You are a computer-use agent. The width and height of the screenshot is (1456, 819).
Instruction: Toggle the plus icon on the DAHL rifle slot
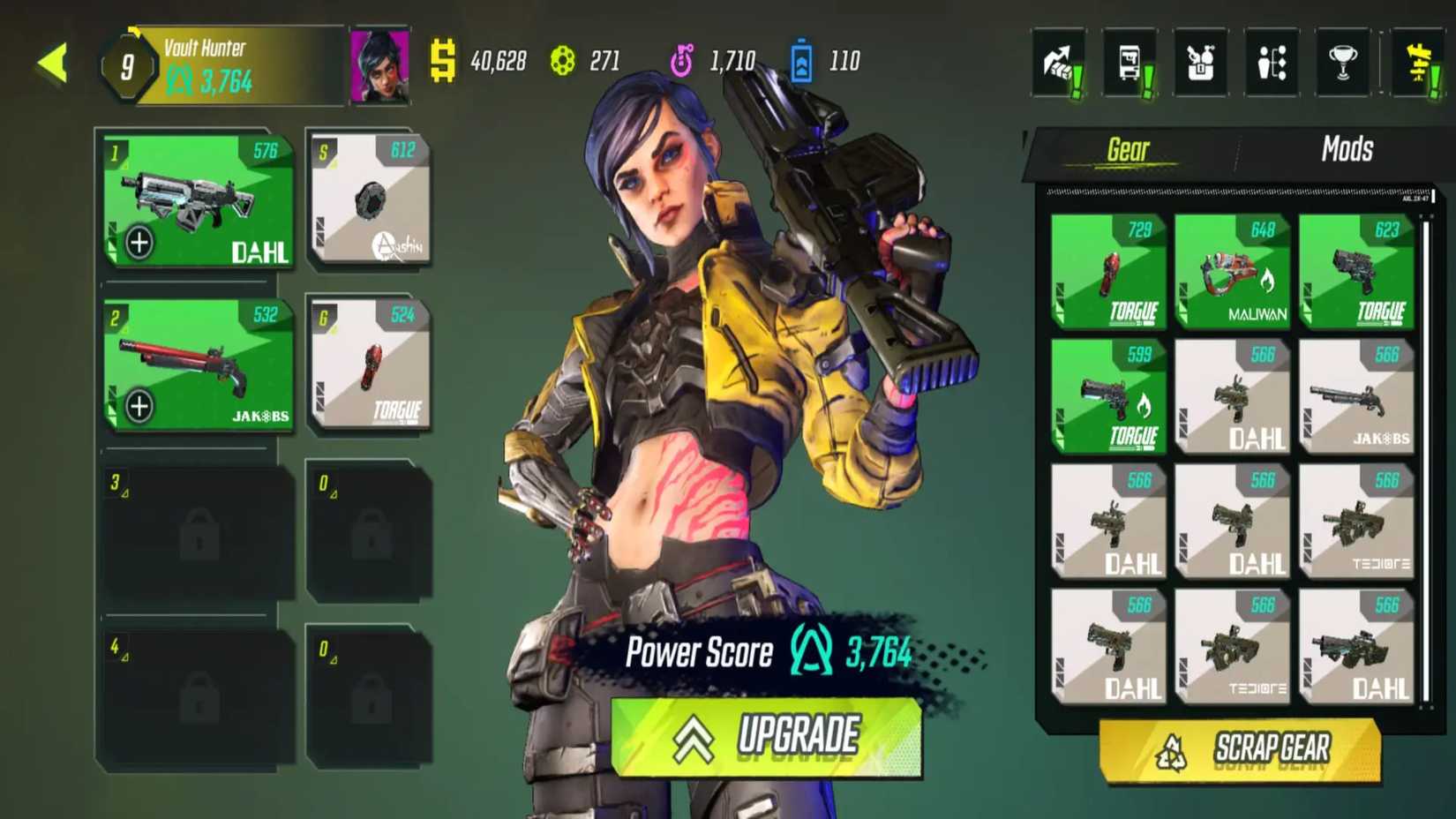[x=139, y=243]
